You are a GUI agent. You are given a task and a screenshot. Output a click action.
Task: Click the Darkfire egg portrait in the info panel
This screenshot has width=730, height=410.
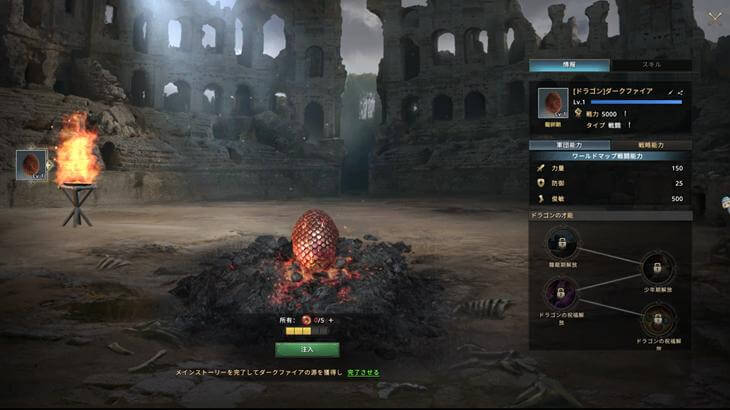[x=553, y=103]
